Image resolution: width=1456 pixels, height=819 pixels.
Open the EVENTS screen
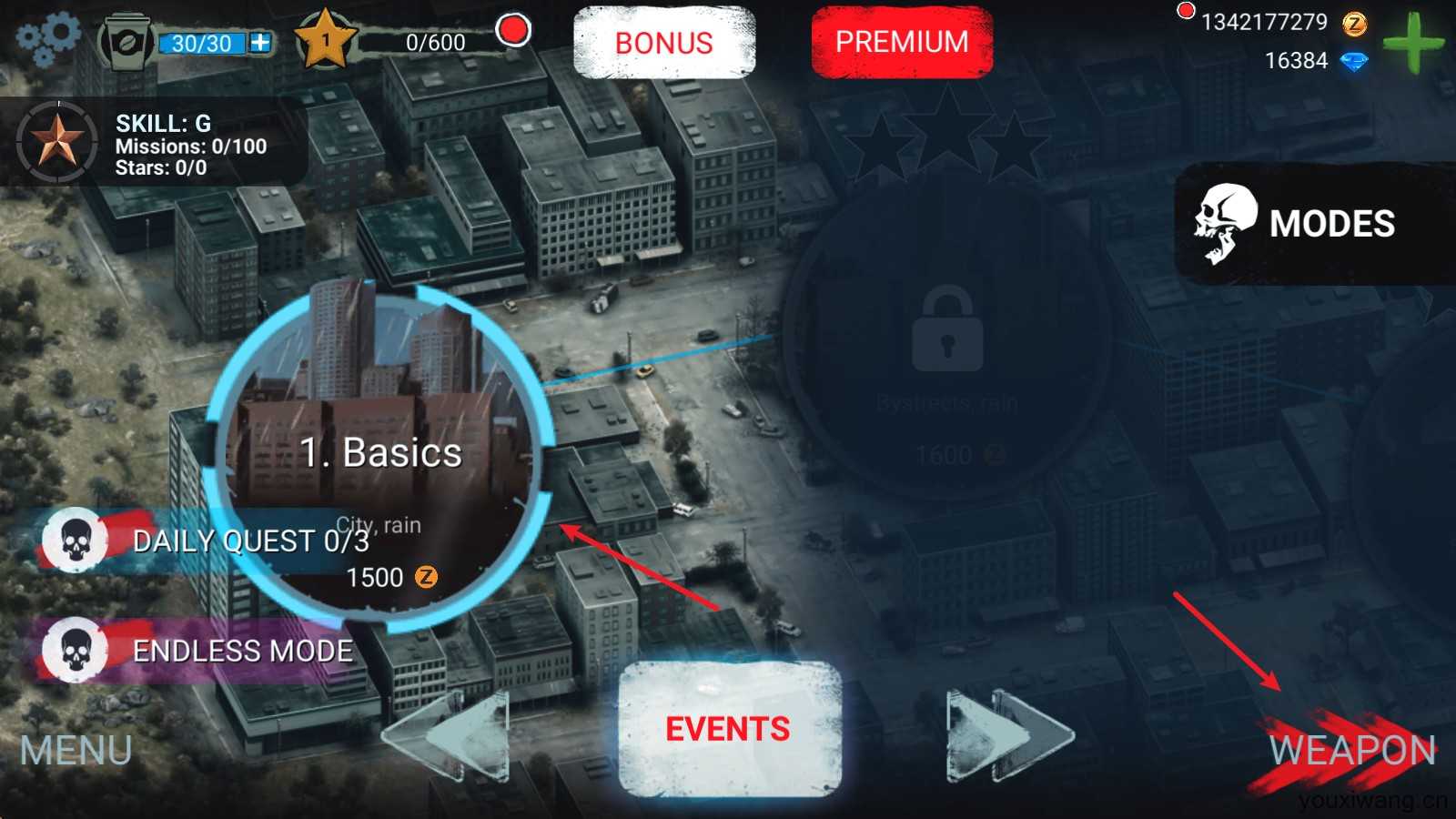pyautogui.click(x=728, y=729)
